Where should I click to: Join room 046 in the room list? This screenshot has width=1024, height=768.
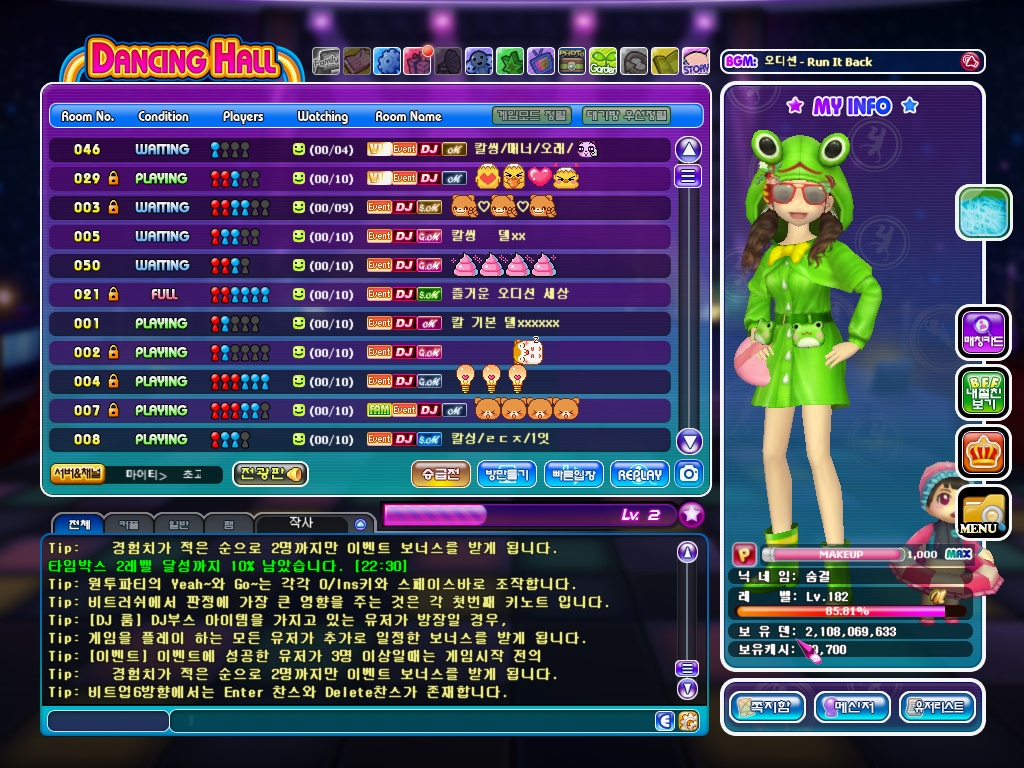click(x=360, y=149)
